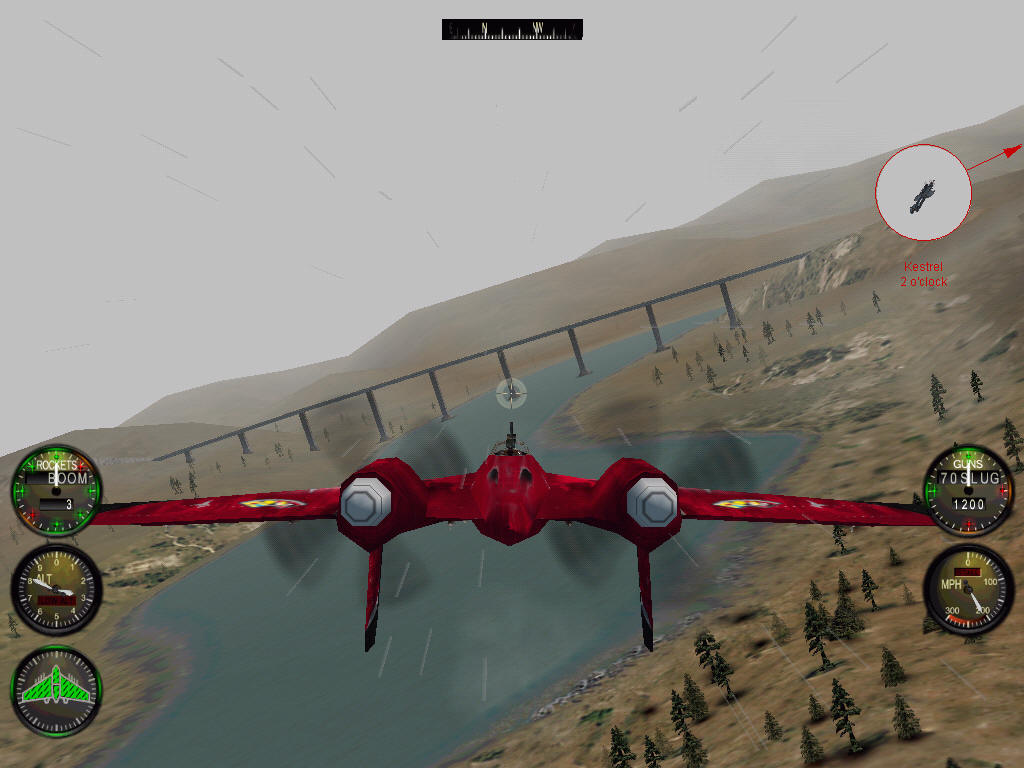Click the green aircraft damage indicator
Screen dimensions: 1024x768
56,691
